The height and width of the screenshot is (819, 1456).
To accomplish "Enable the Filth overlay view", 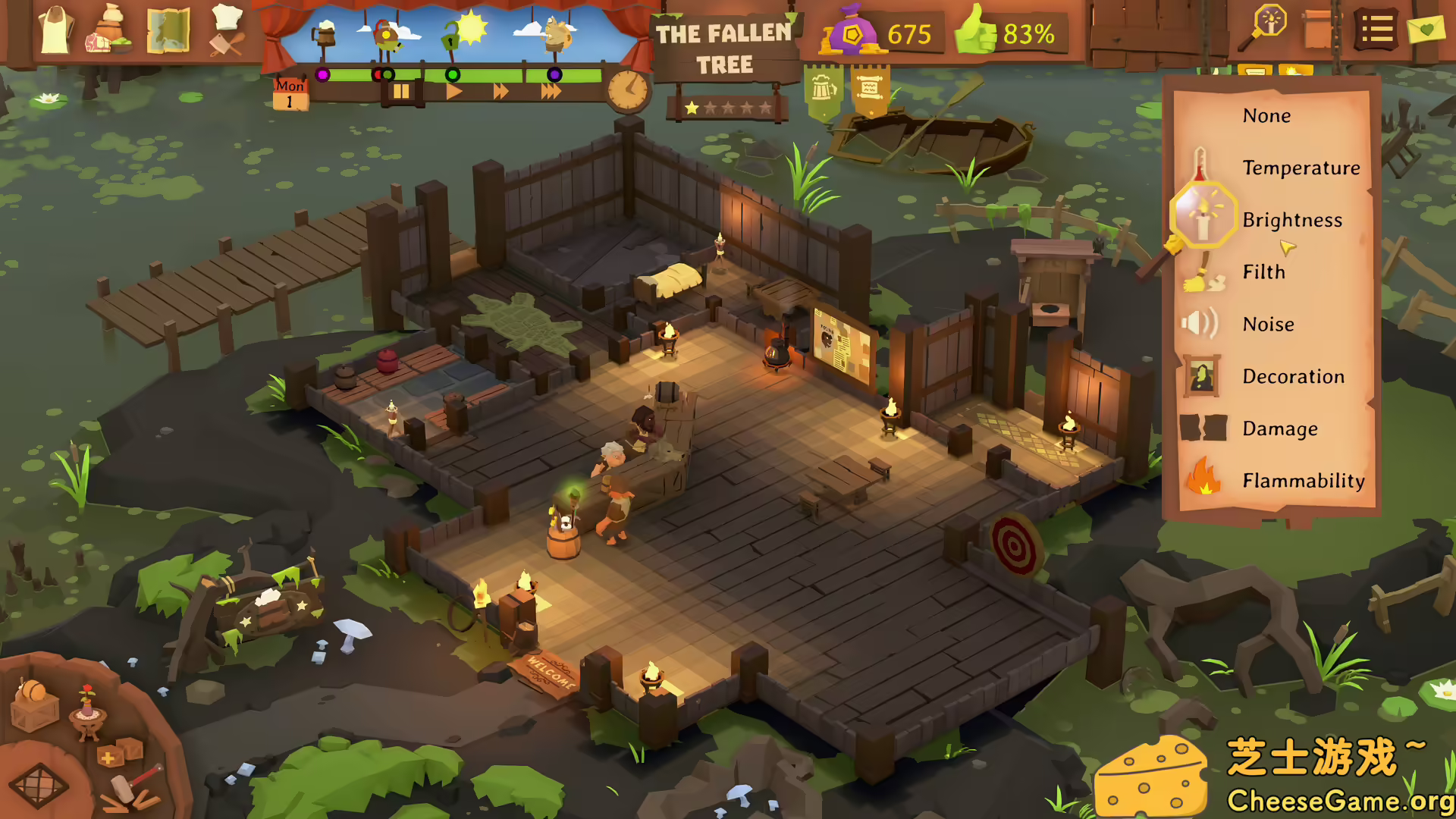I will 1263,272.
